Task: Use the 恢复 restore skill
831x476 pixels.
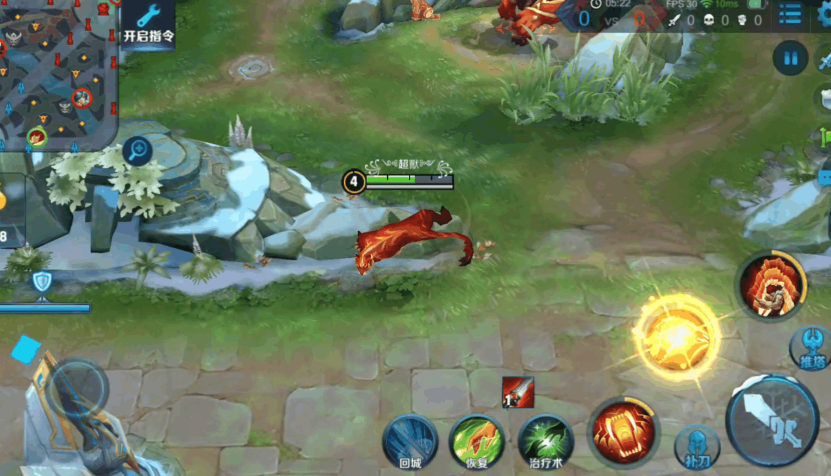Action: (x=476, y=441)
